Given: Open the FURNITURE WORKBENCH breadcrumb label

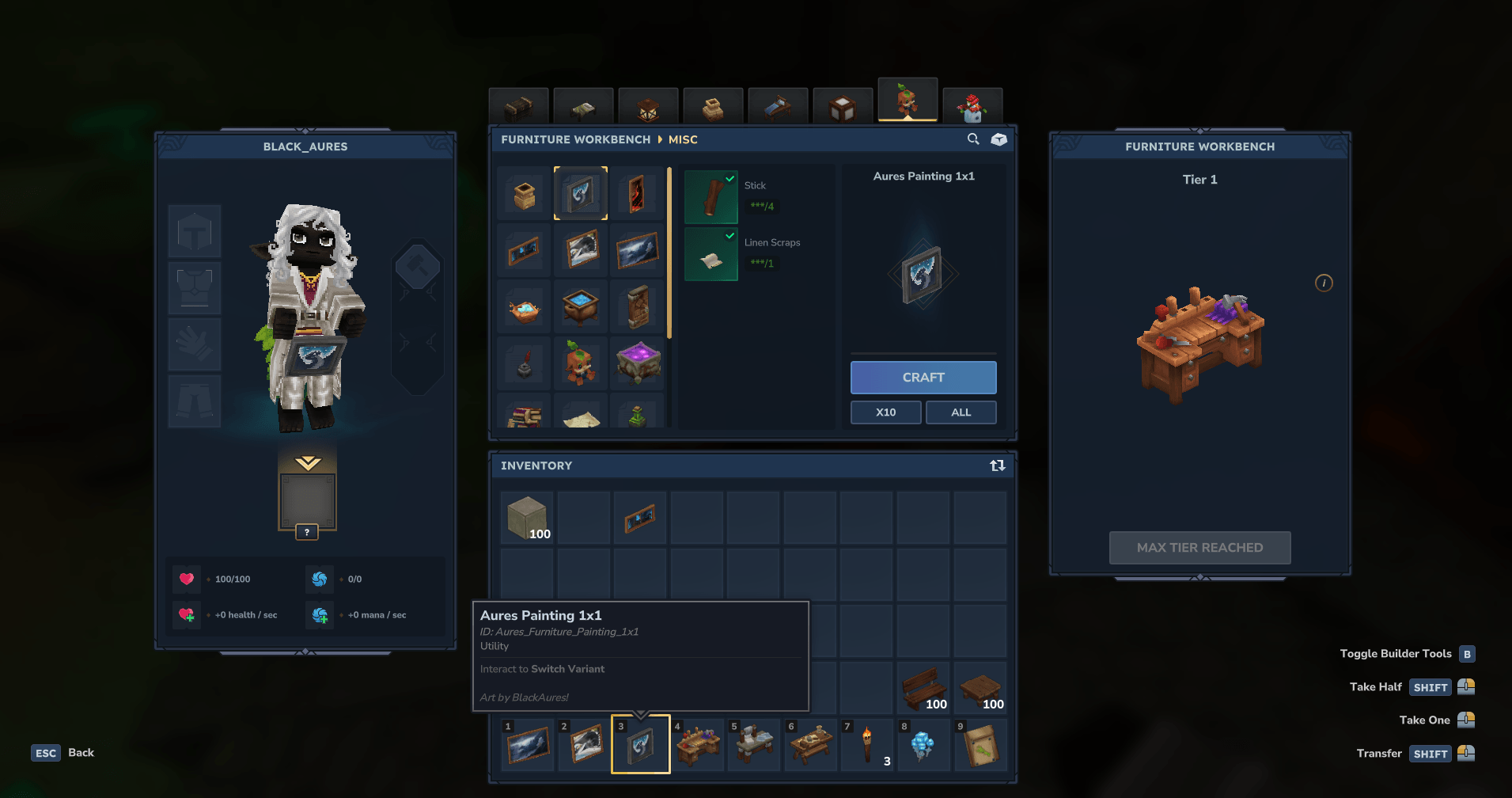Looking at the screenshot, I should pos(576,139).
